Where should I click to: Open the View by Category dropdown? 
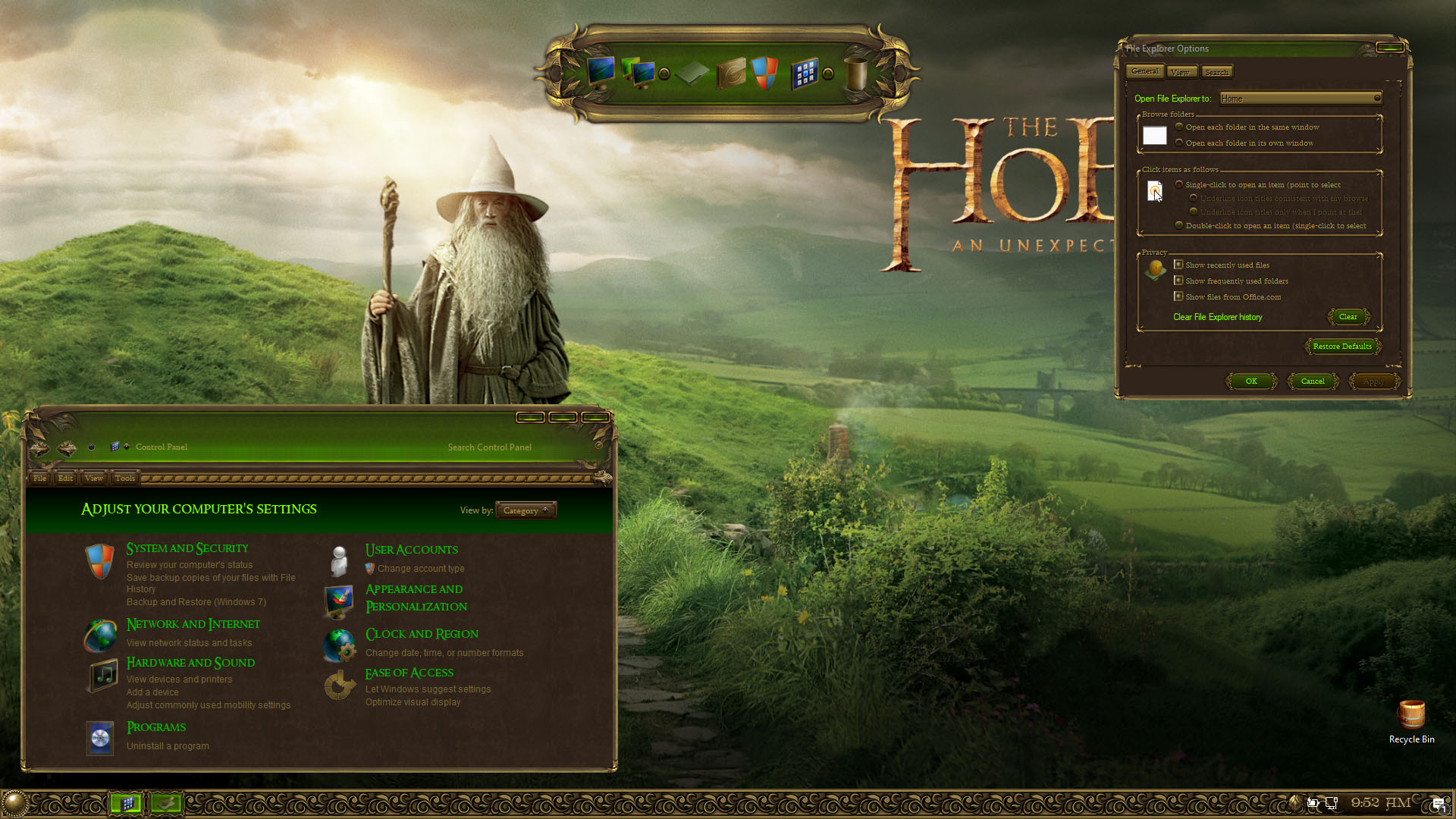(526, 510)
